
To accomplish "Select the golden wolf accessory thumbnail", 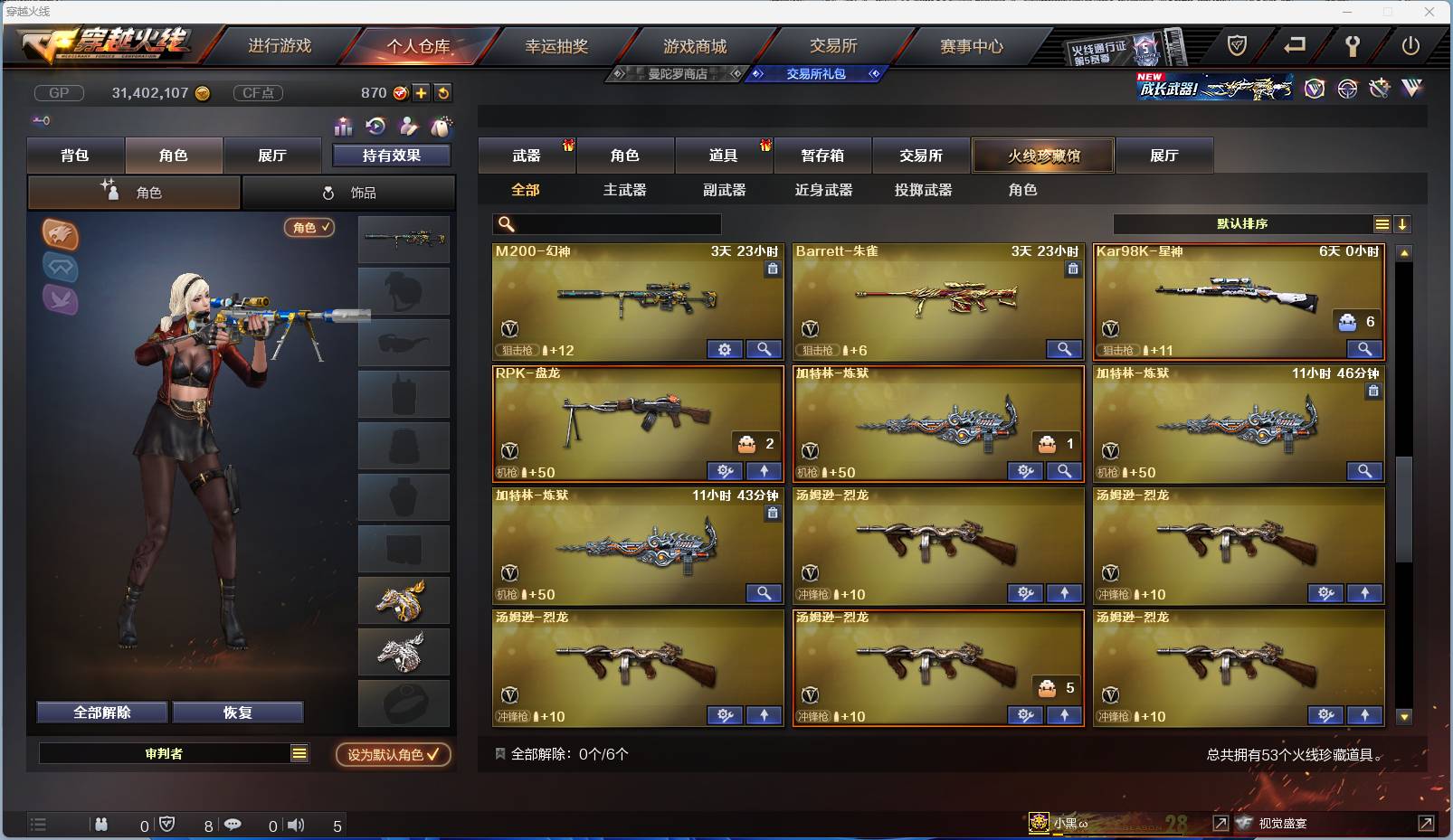I will (404, 599).
